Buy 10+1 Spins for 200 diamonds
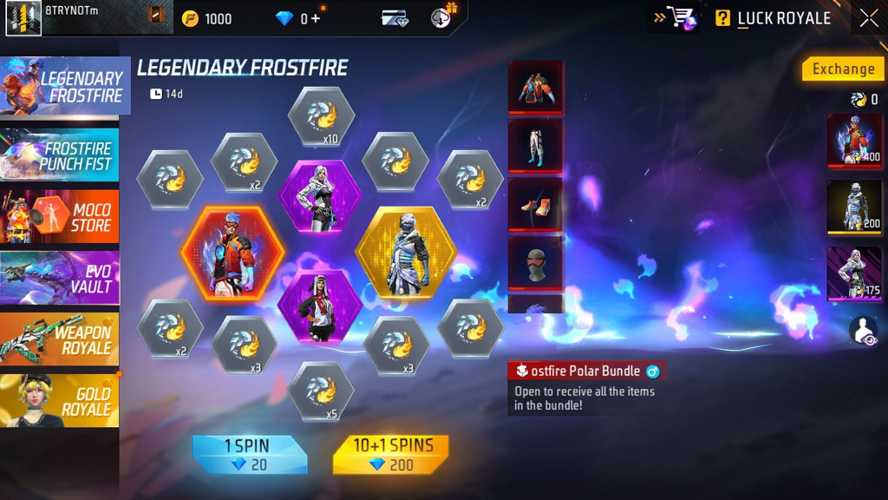 pos(390,454)
